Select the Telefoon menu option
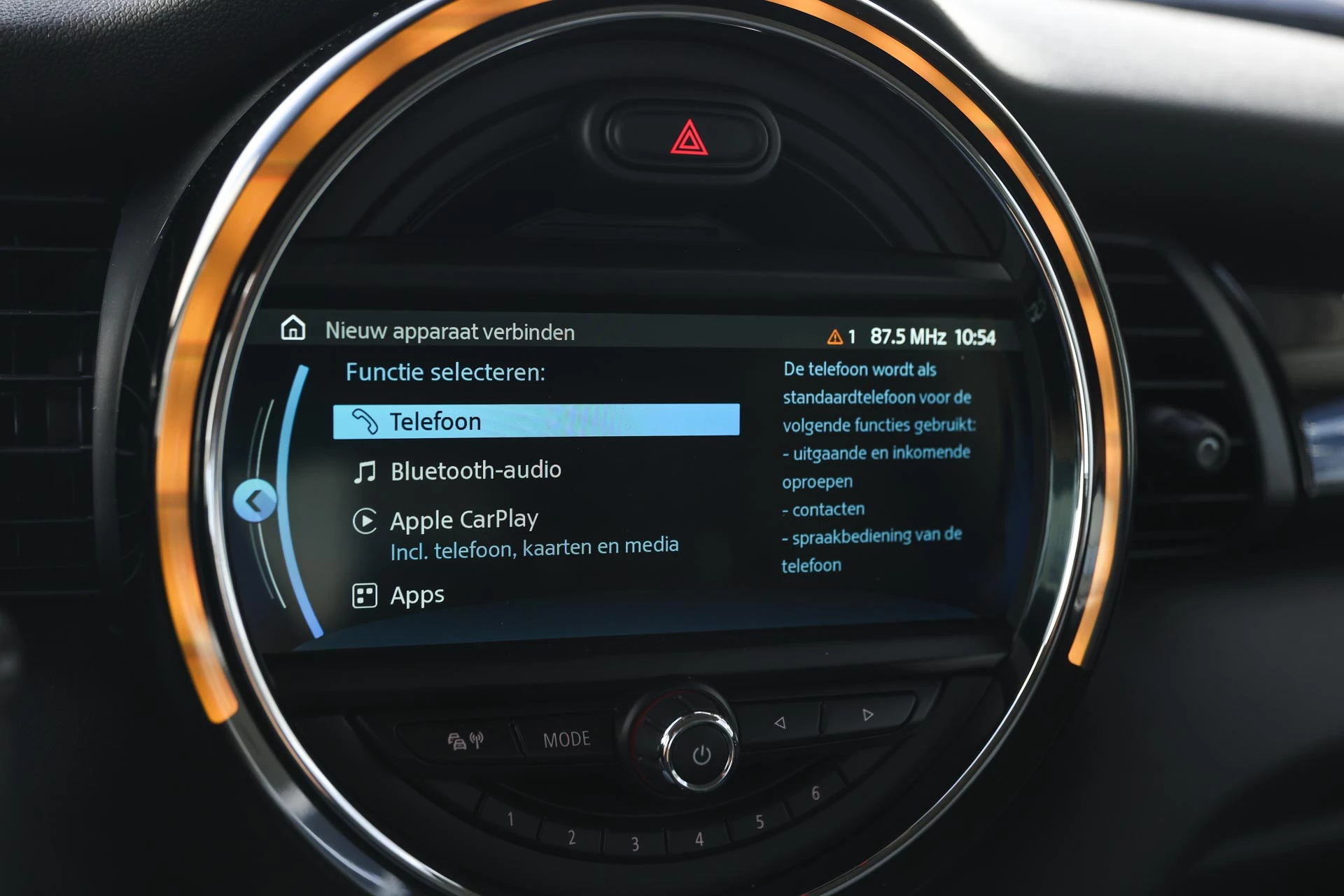 point(535,421)
